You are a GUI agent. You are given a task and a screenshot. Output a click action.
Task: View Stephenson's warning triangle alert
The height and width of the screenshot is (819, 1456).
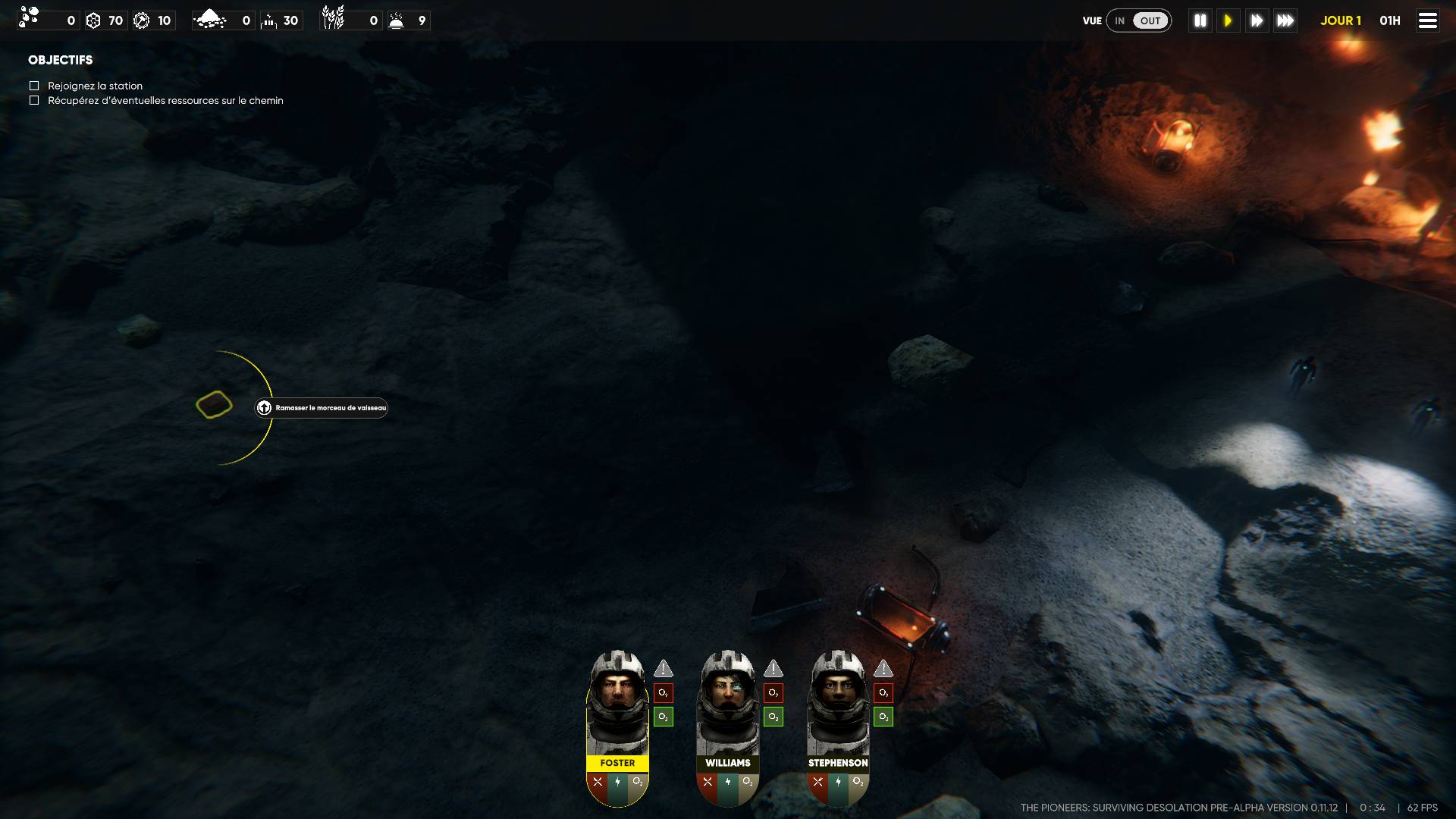pos(883,669)
